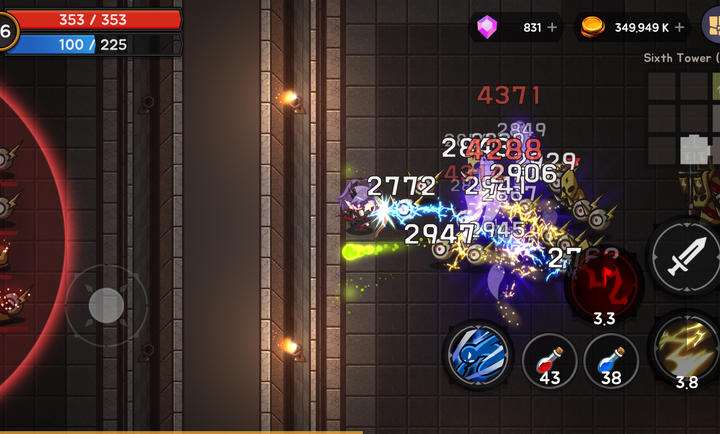
Task: Tap the Sixth Tower minimap
Action: pos(682,118)
